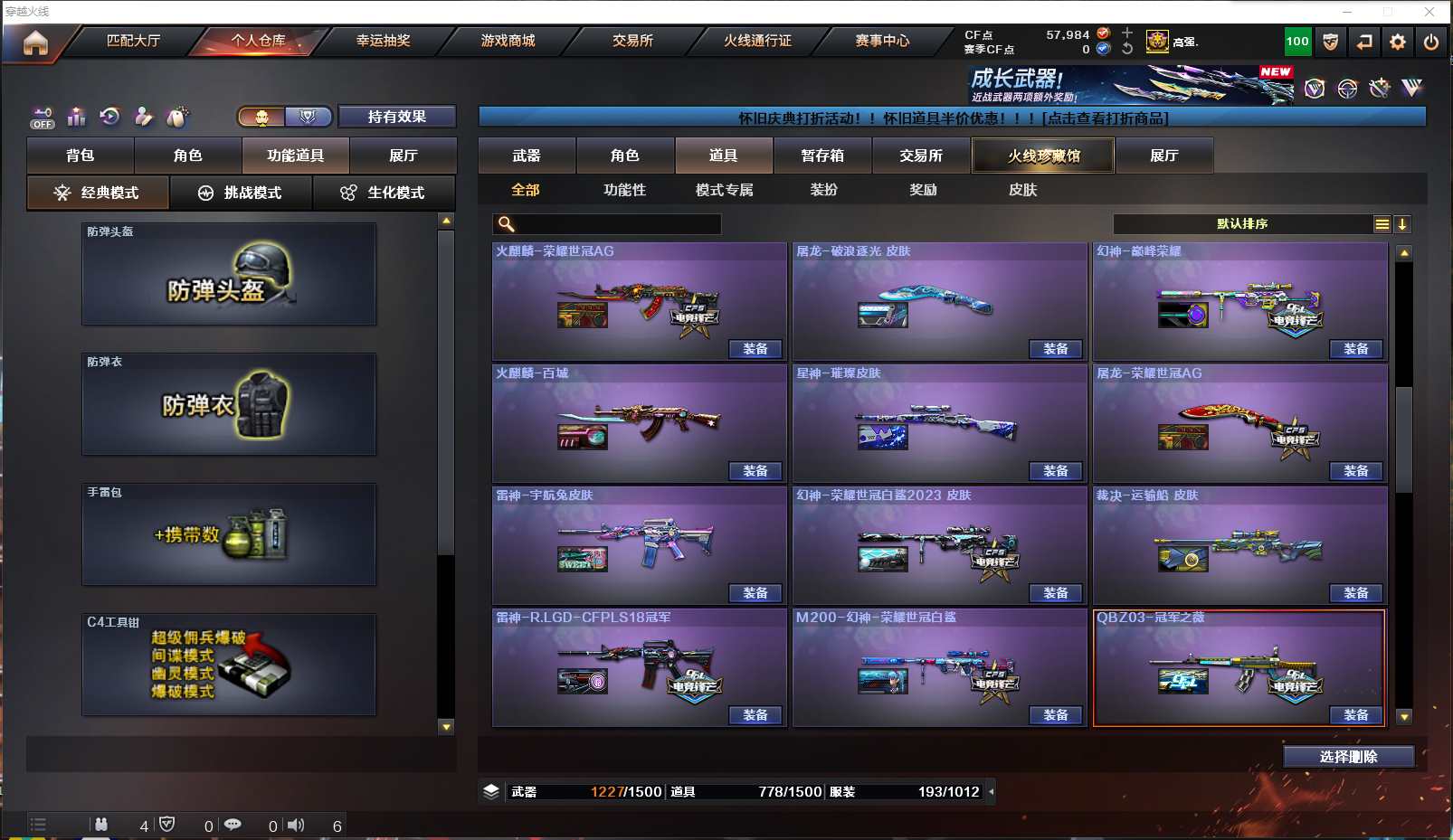Switch to the 武器 weapons tab
The height and width of the screenshot is (840, 1453).
coord(527,156)
